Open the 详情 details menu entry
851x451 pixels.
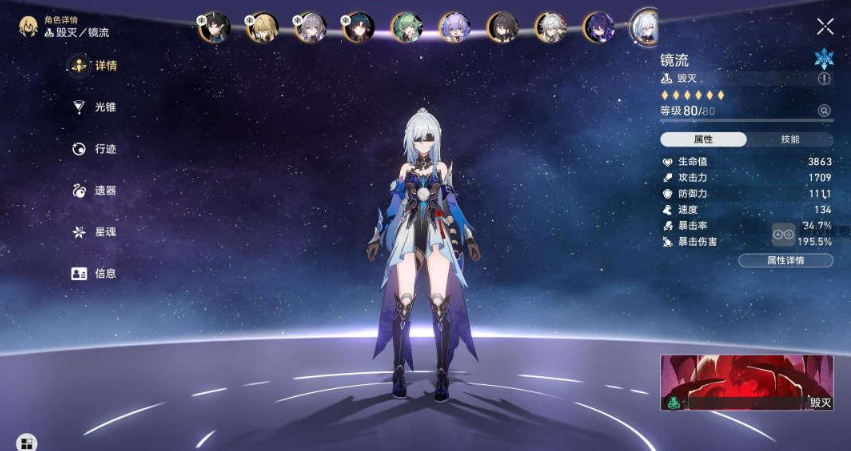click(x=96, y=66)
